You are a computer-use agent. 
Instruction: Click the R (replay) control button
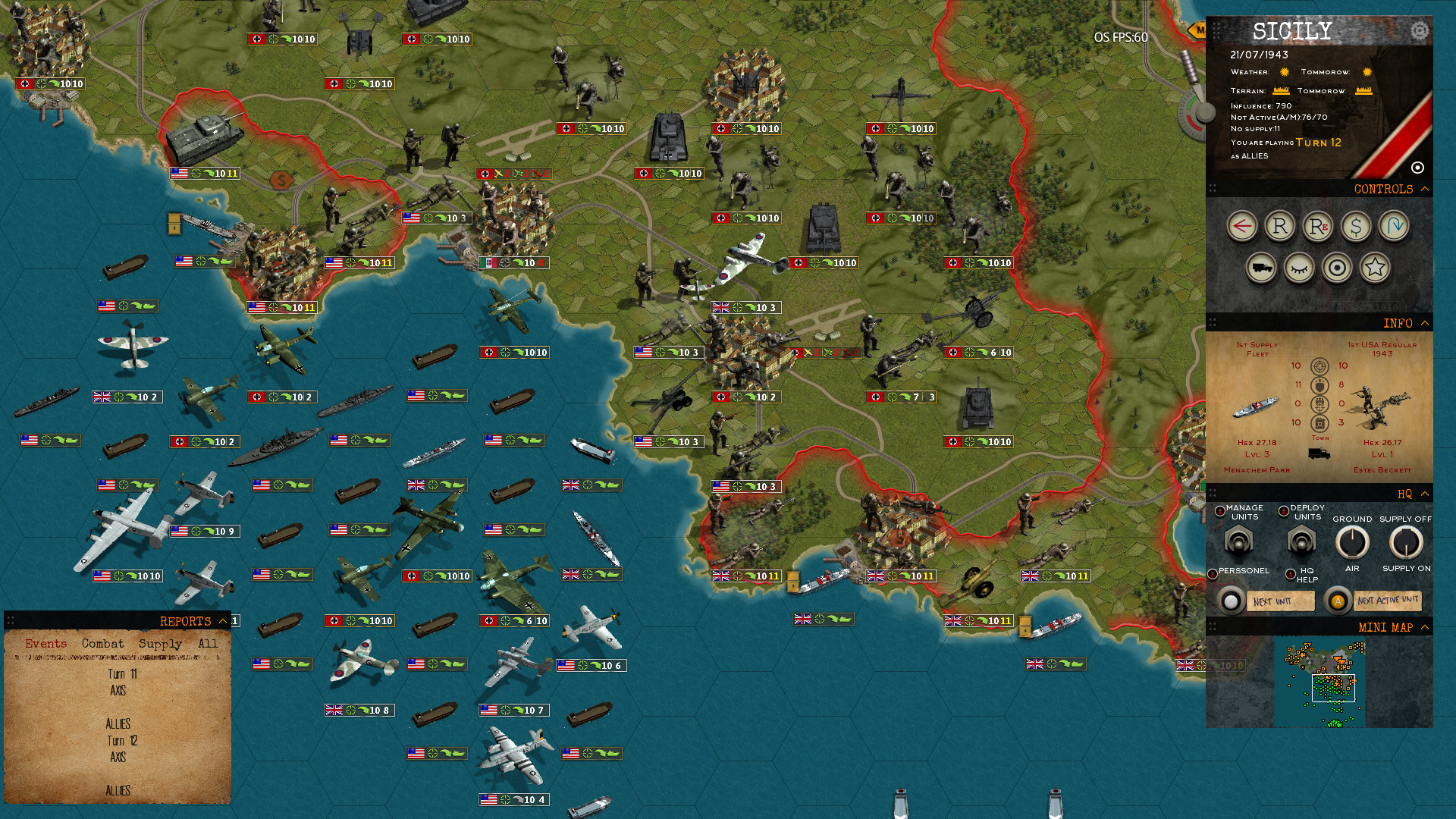coord(1279,226)
